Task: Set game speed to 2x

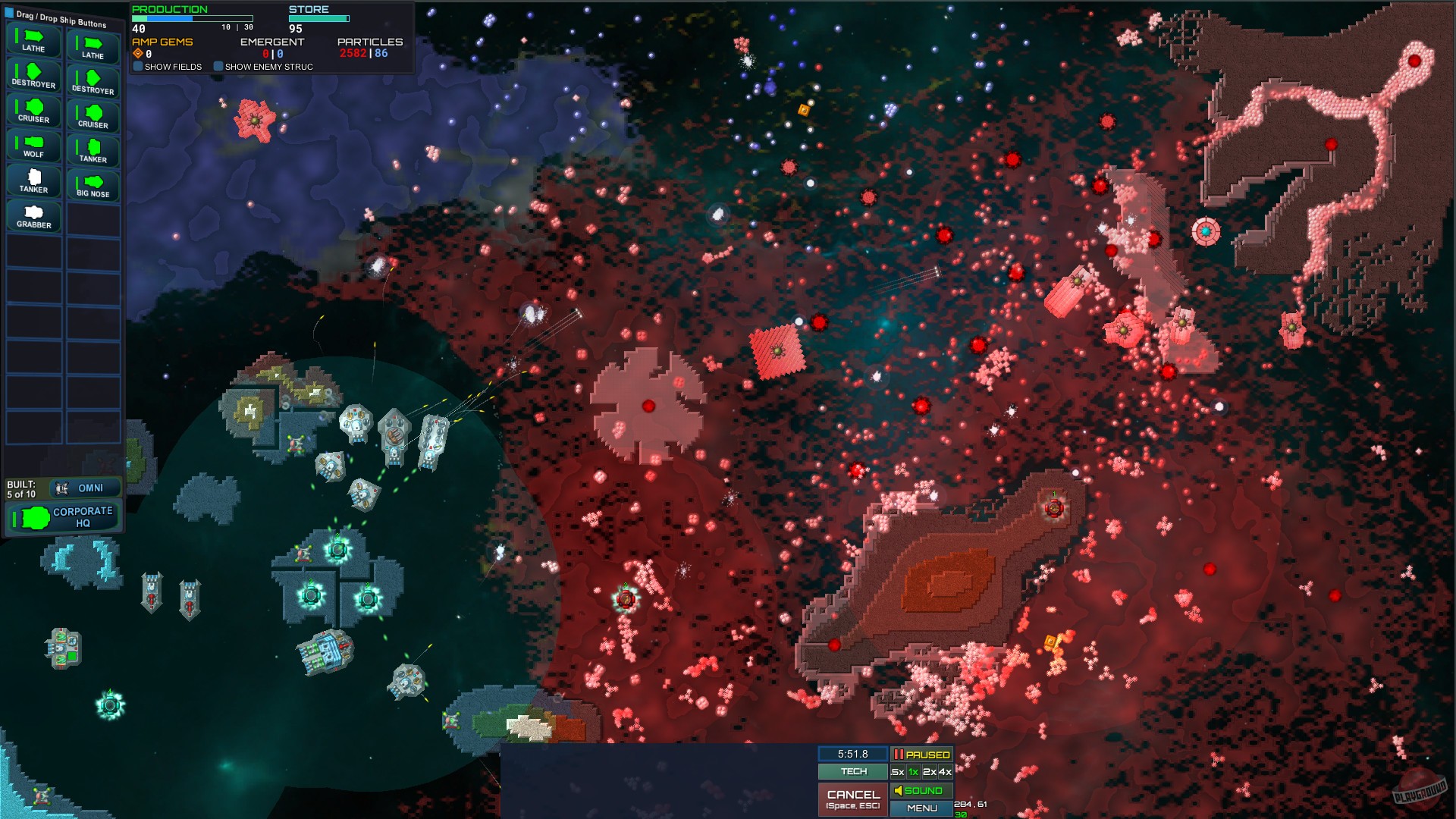Action: click(x=928, y=771)
